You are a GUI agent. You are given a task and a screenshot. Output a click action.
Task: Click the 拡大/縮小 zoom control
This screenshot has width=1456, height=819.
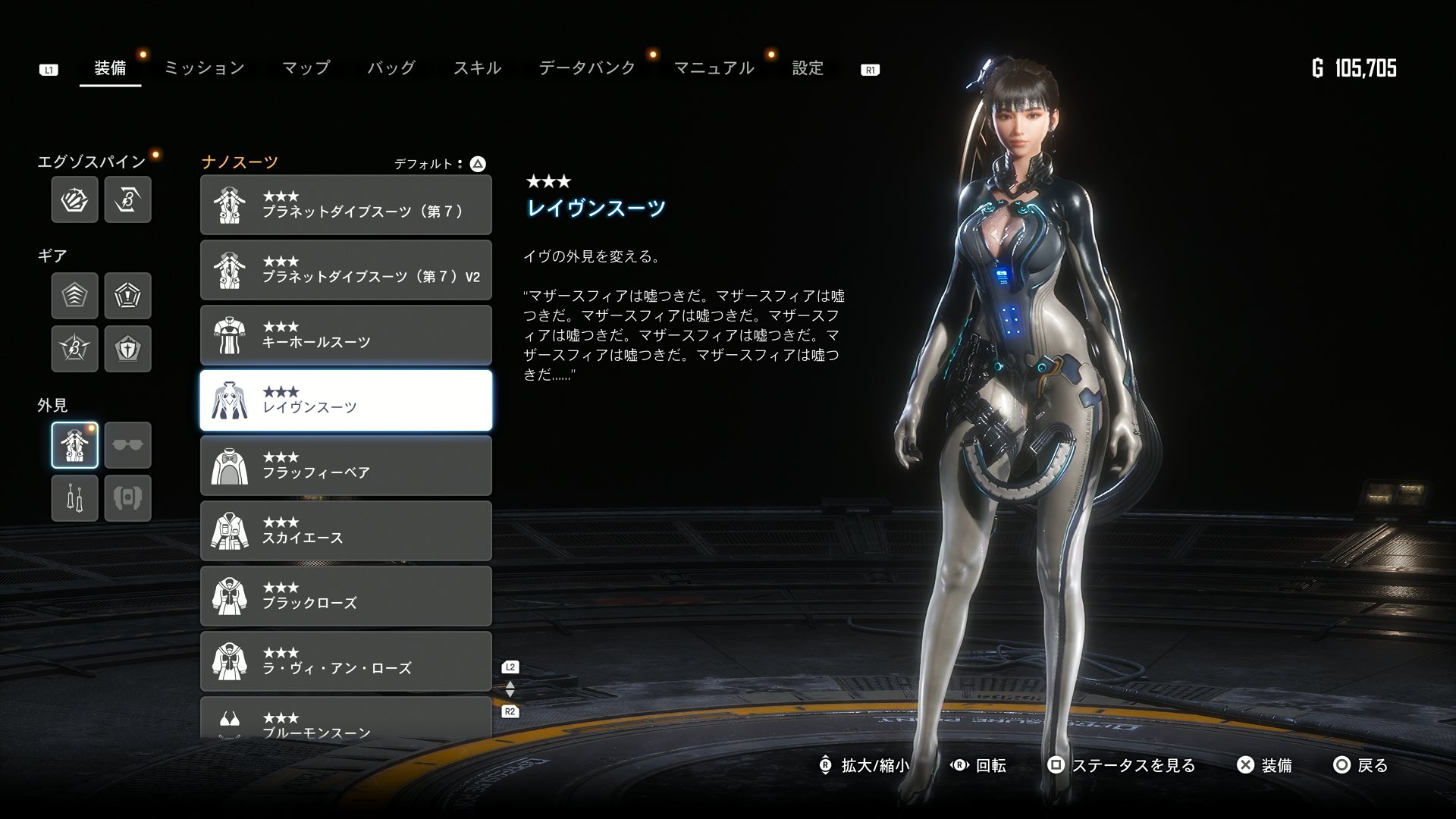[x=864, y=766]
